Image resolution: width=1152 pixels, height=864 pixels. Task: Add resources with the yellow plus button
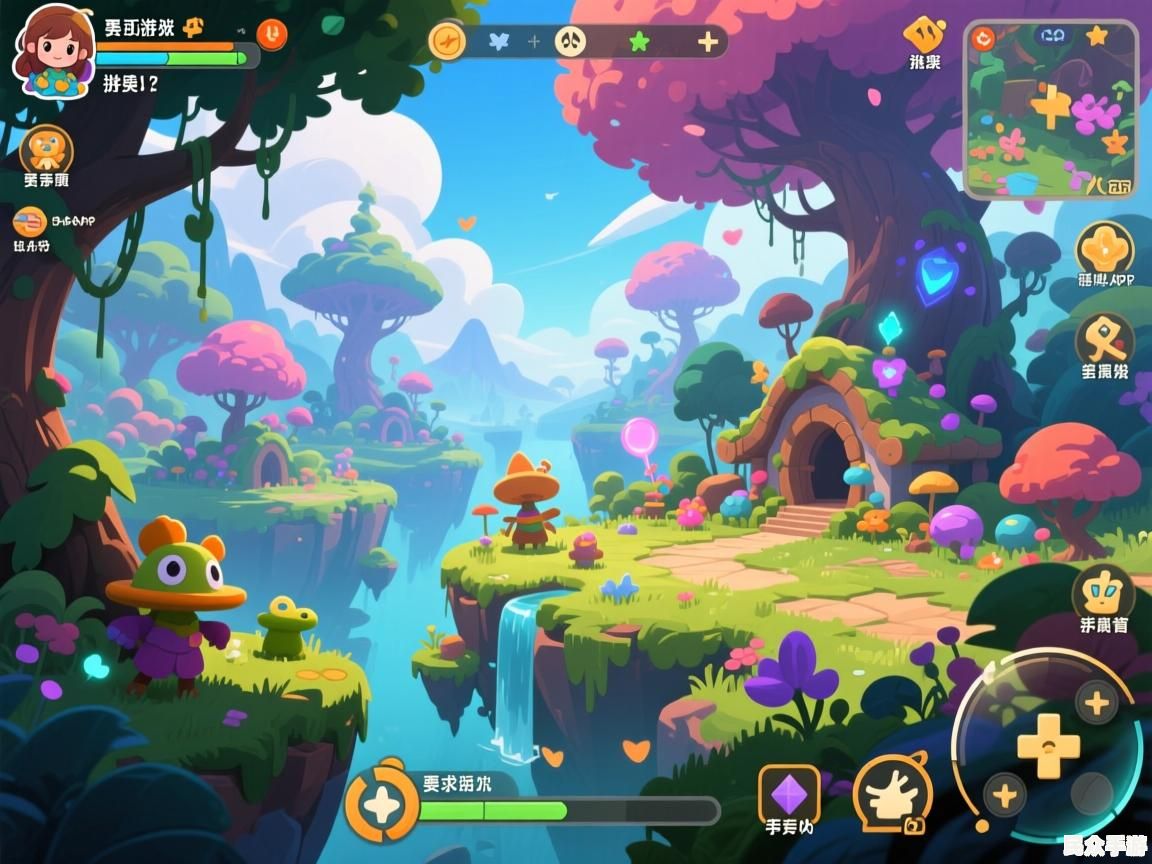click(707, 41)
